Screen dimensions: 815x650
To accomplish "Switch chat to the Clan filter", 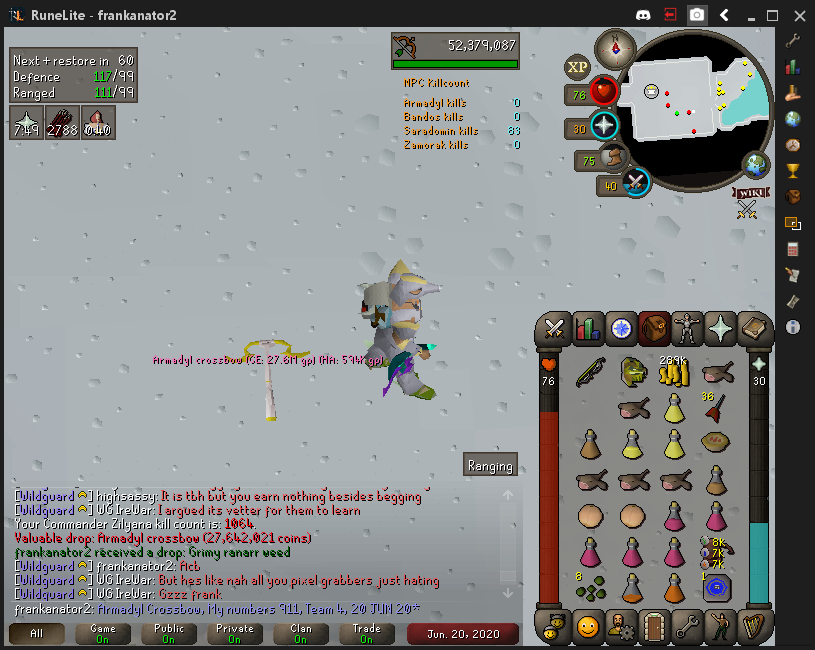I will pos(301,633).
